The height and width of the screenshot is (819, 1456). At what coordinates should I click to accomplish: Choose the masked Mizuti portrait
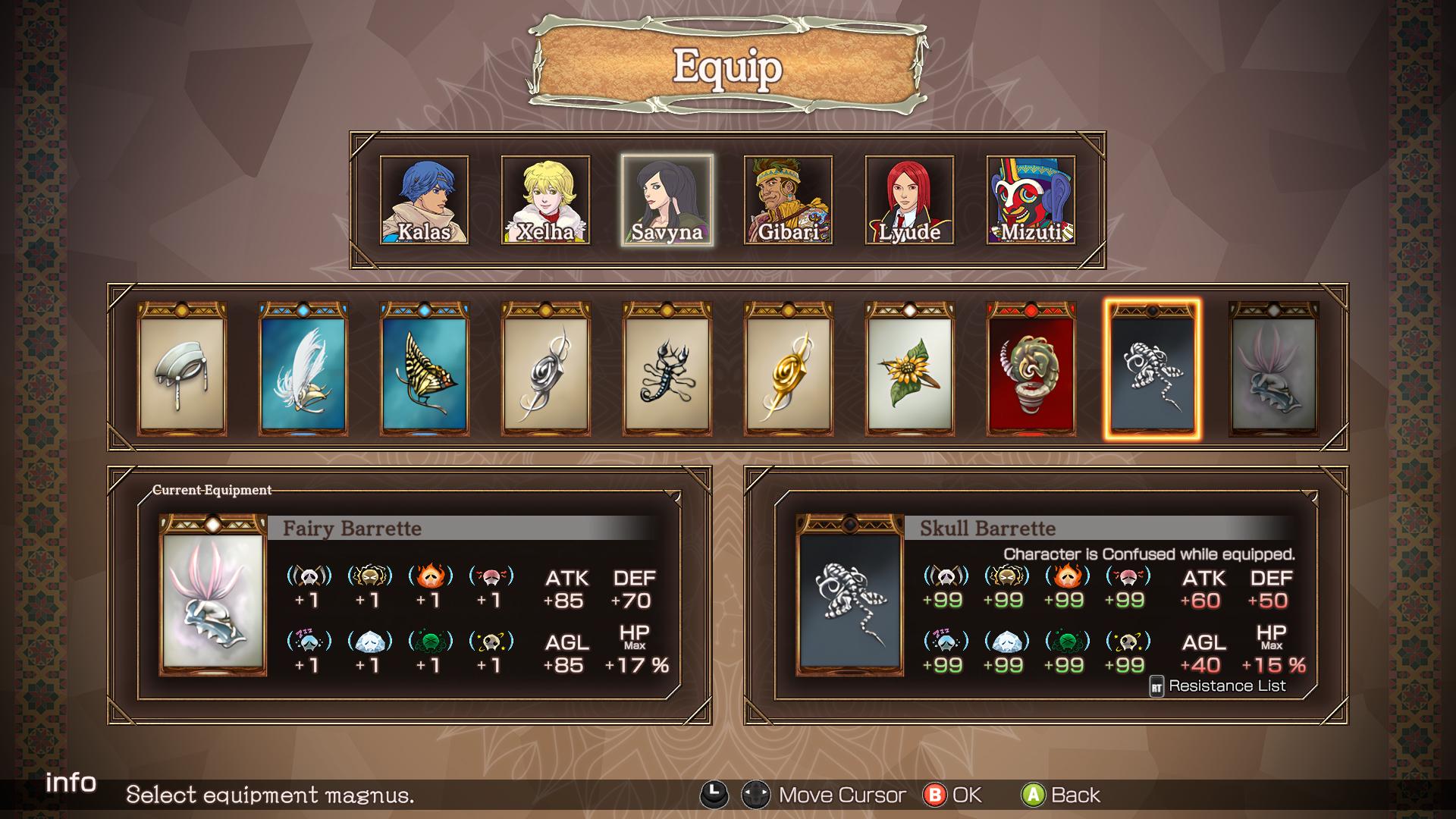pos(1031,200)
